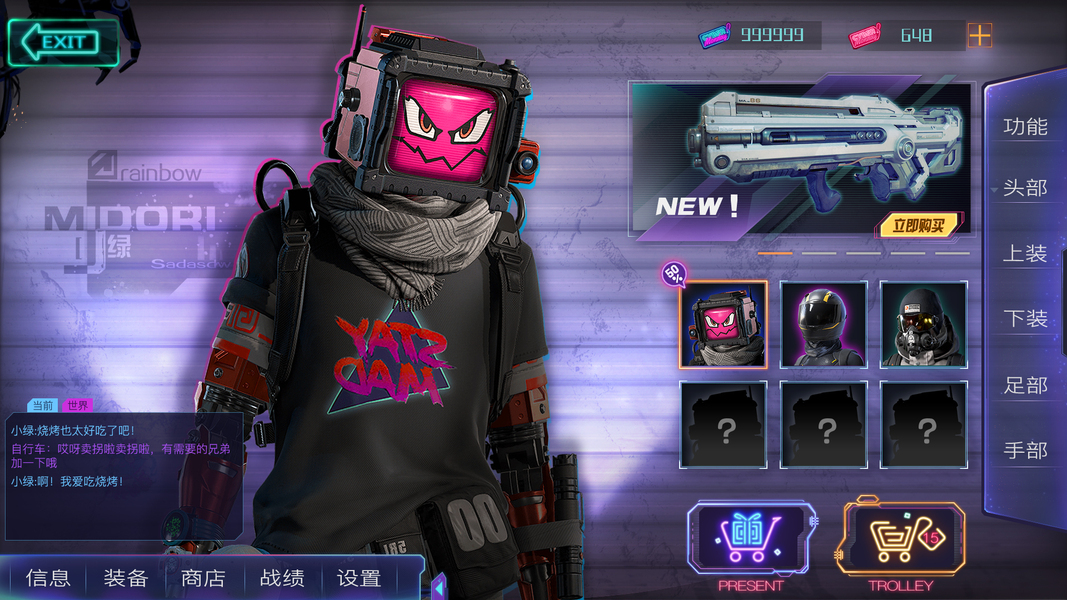
Task: Open the 设置 settings menu
Action: click(x=359, y=578)
